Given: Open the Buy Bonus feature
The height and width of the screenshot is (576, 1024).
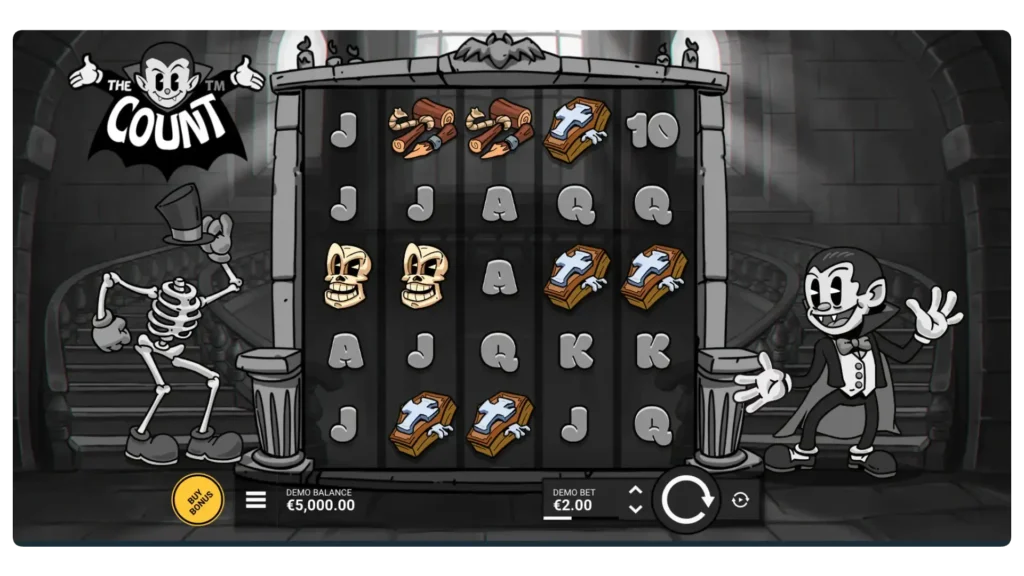Looking at the screenshot, I should tap(197, 498).
